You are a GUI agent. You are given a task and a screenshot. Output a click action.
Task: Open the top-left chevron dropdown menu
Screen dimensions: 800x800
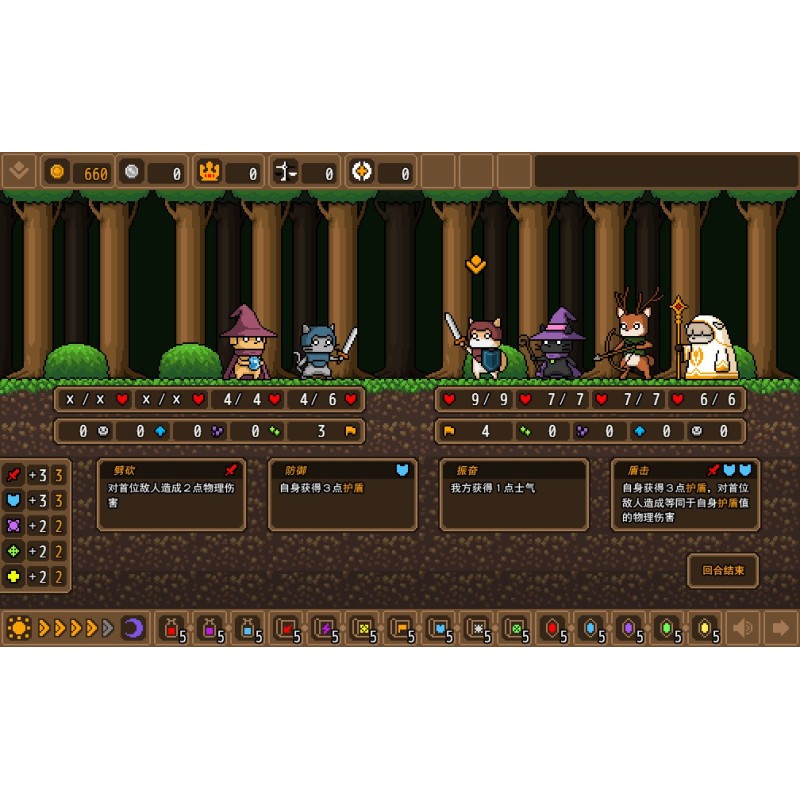click(x=18, y=171)
